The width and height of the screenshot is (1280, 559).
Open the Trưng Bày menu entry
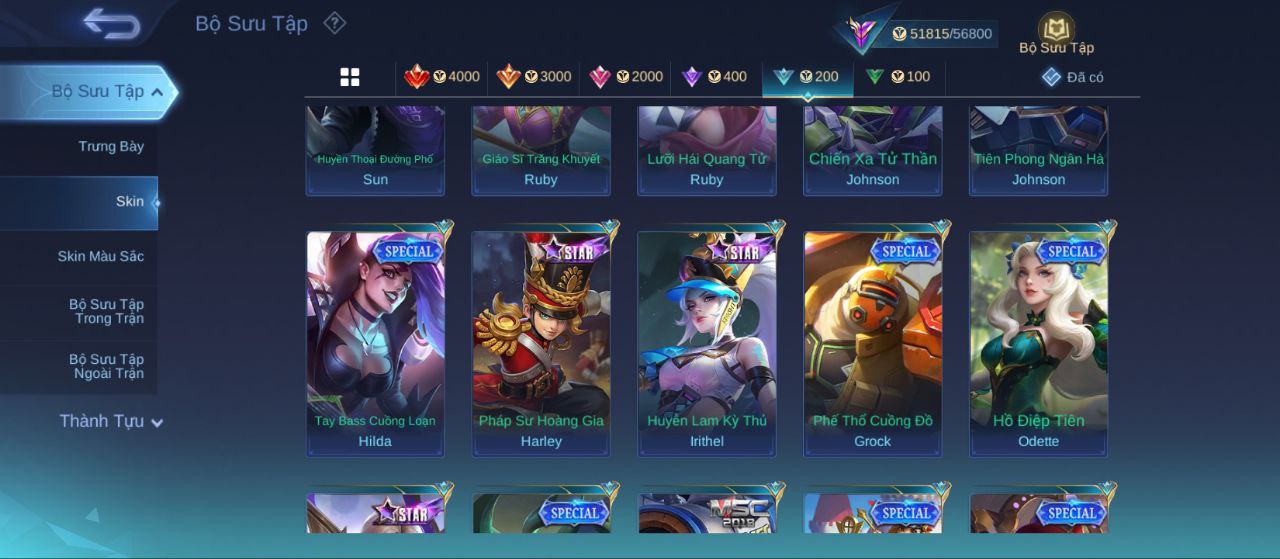(111, 147)
